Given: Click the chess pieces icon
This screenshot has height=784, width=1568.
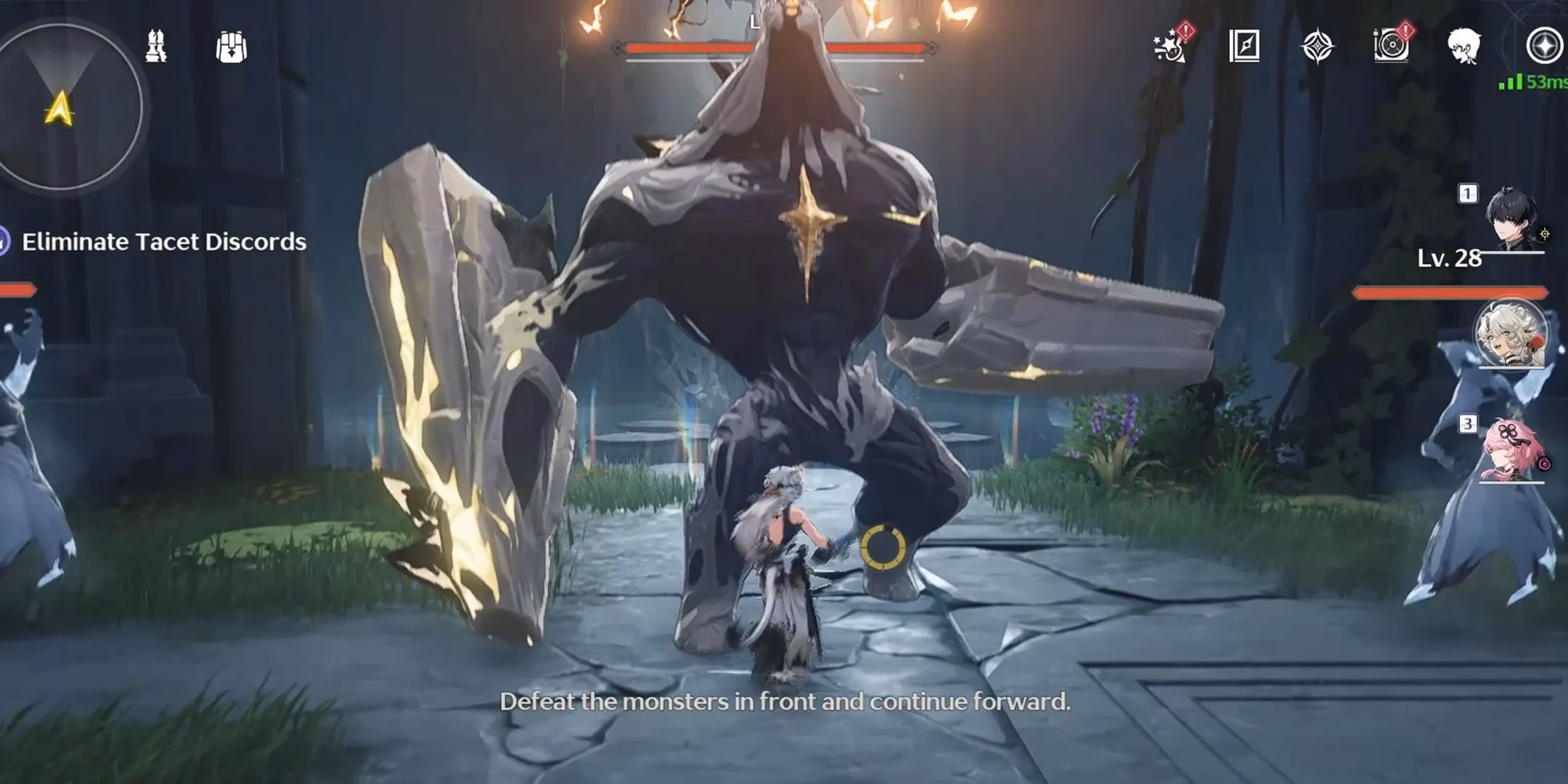Looking at the screenshot, I should pyautogui.click(x=156, y=47).
